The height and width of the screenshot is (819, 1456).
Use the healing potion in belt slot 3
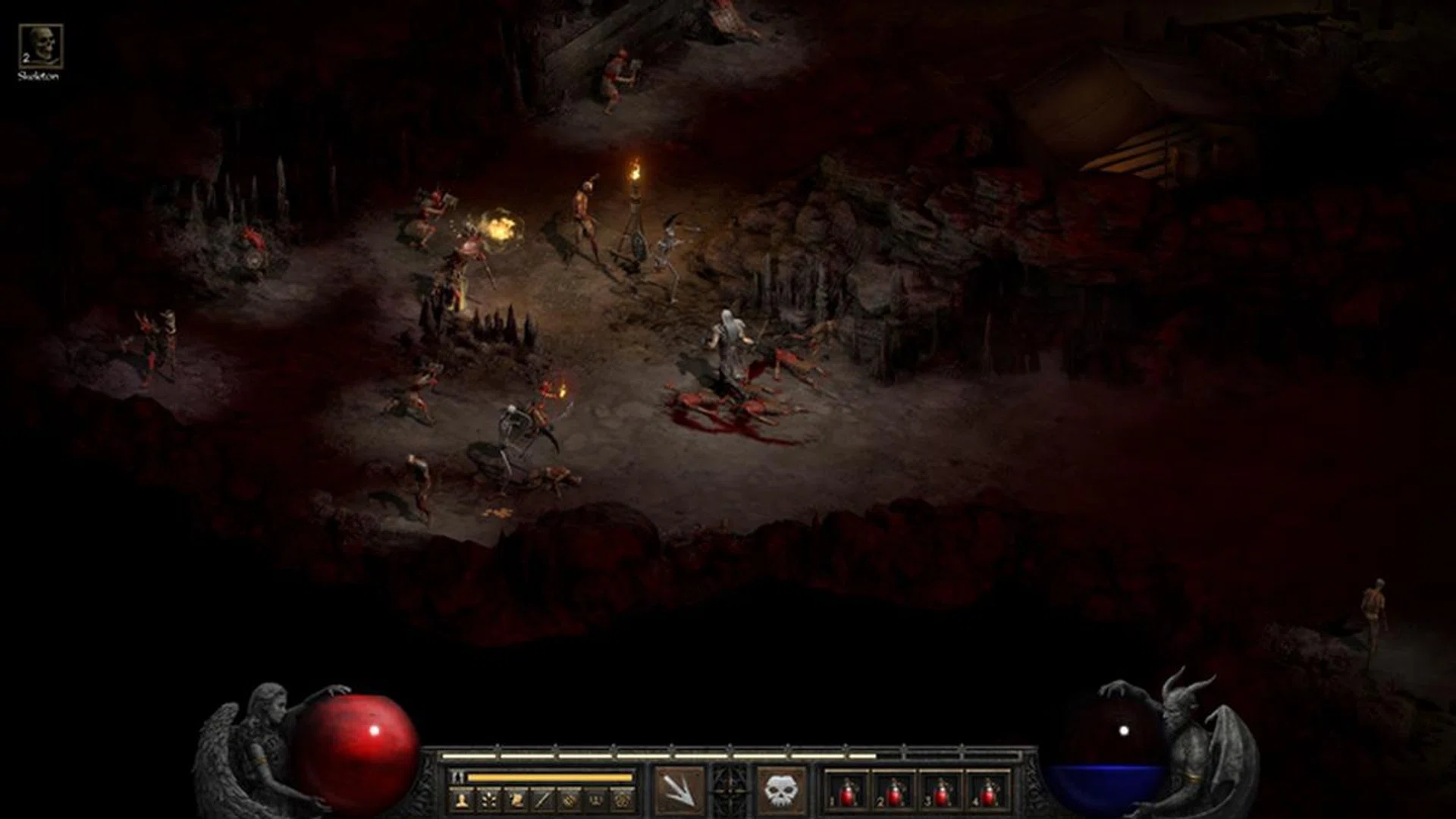[x=940, y=793]
